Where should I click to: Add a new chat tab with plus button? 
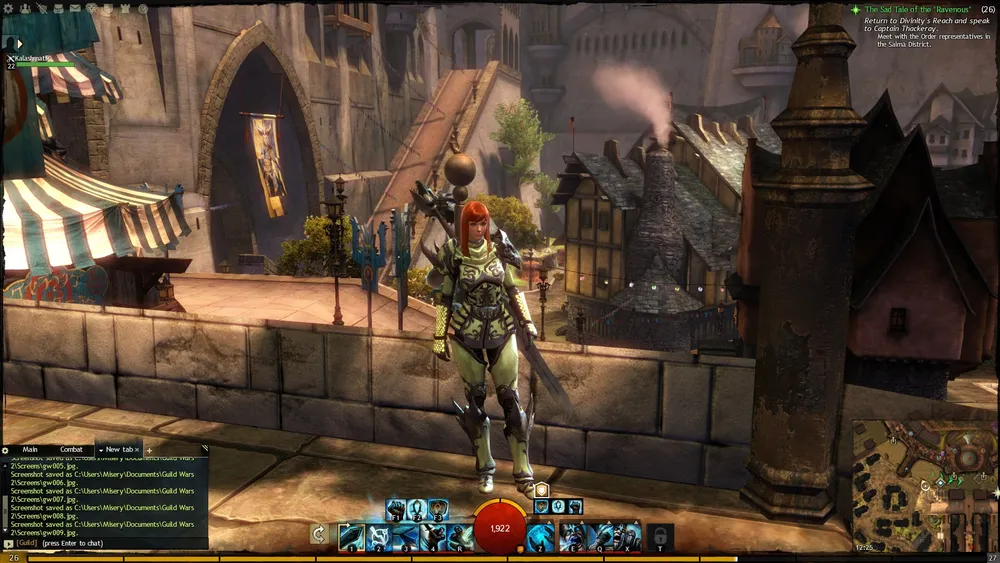point(150,451)
